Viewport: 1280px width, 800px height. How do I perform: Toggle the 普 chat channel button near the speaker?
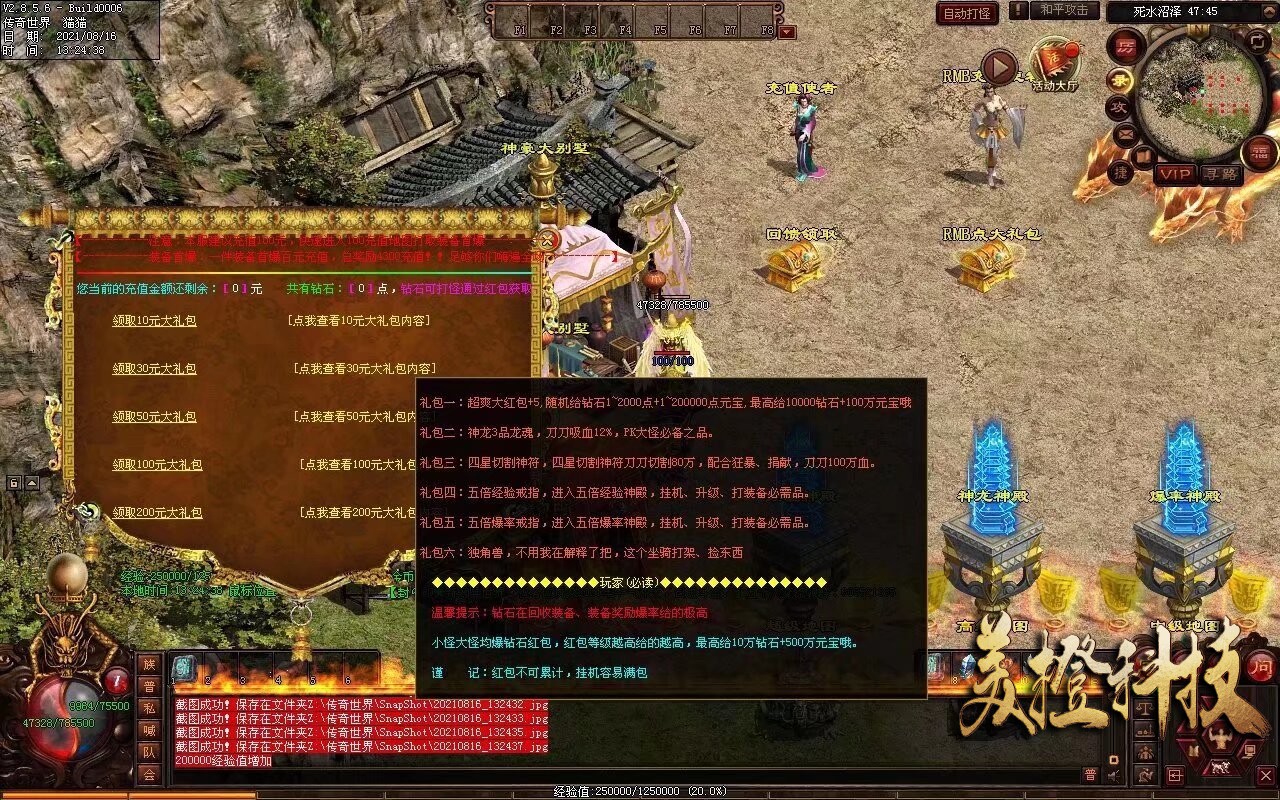coord(1091,774)
